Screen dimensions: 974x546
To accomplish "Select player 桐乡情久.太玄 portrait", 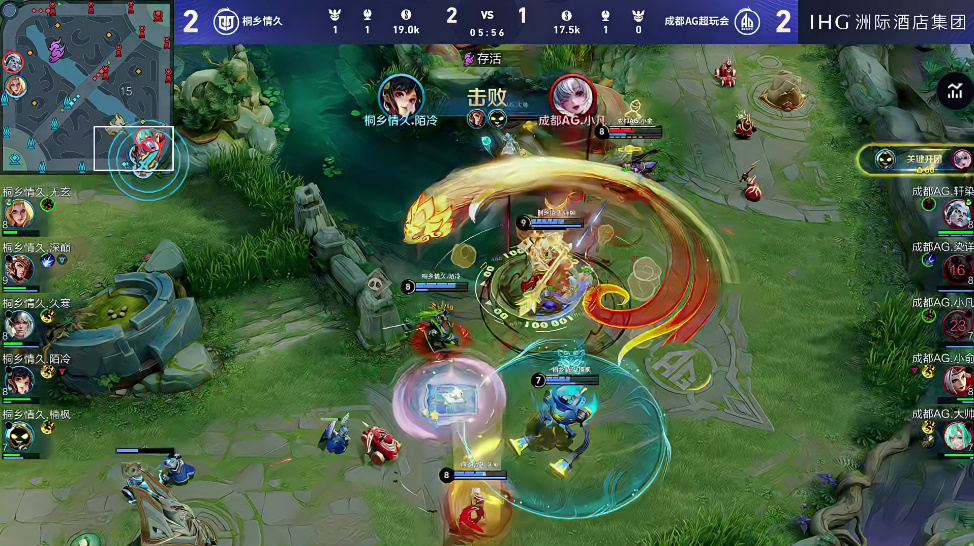I will click(18, 214).
